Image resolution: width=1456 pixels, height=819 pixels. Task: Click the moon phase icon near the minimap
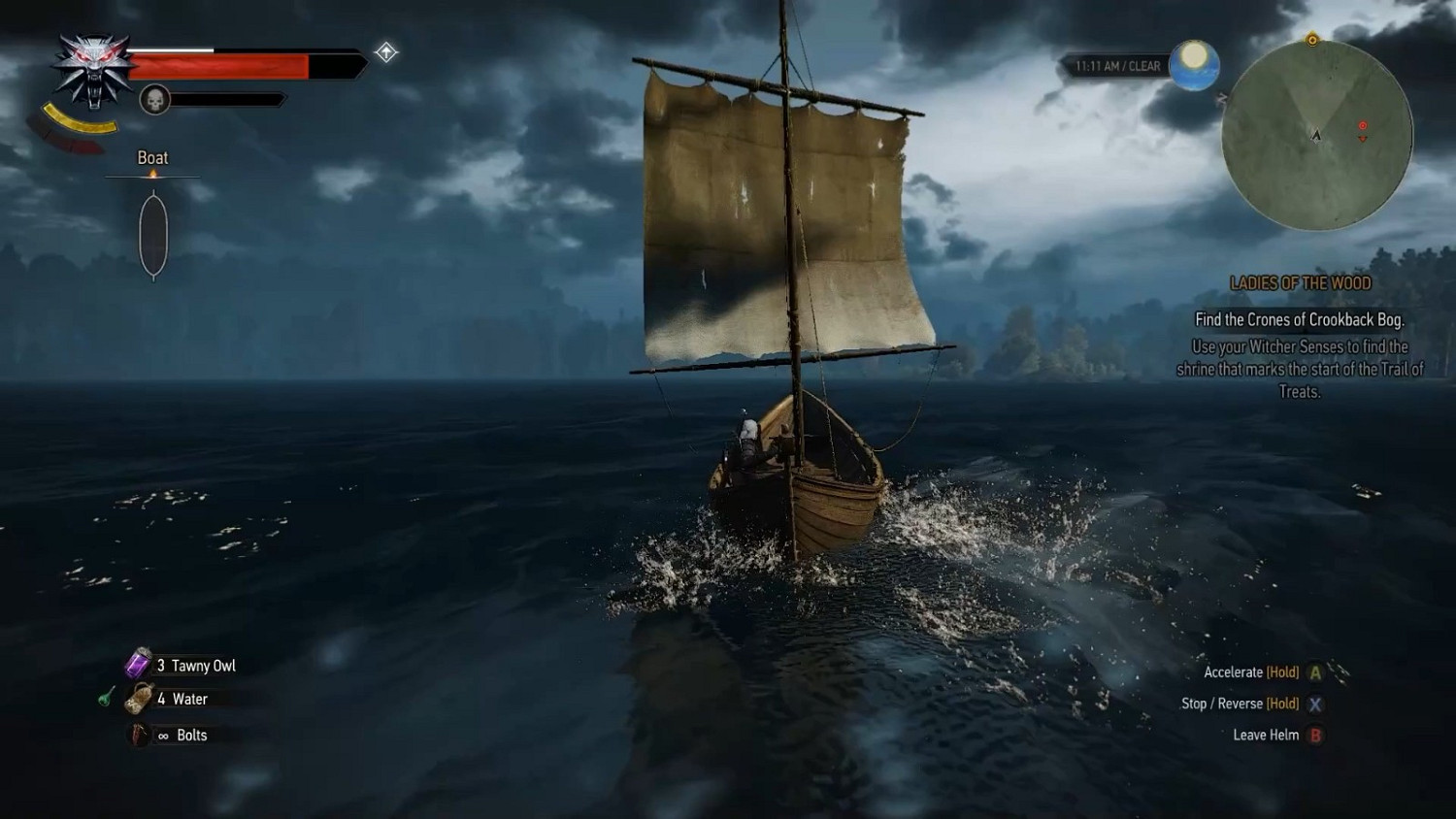click(x=1193, y=65)
